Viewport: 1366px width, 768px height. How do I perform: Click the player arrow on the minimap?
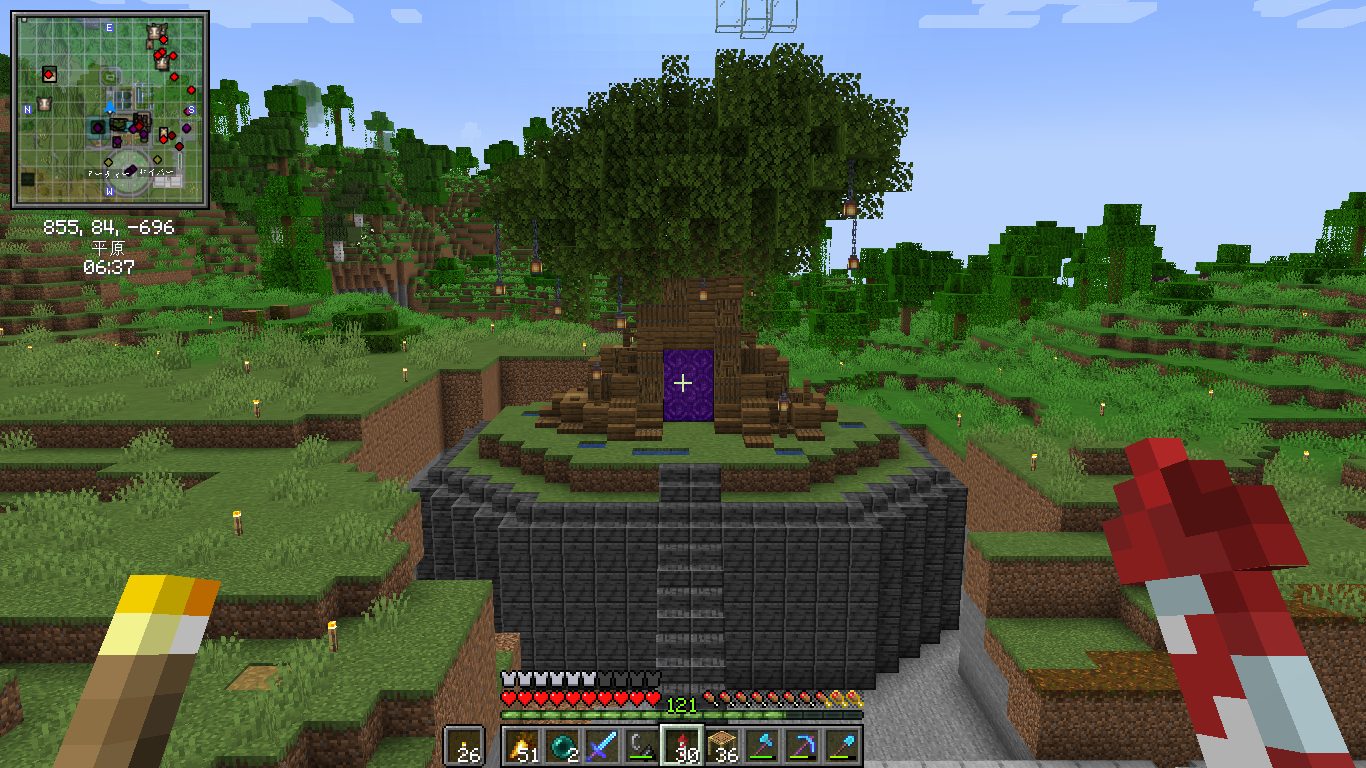(x=110, y=107)
